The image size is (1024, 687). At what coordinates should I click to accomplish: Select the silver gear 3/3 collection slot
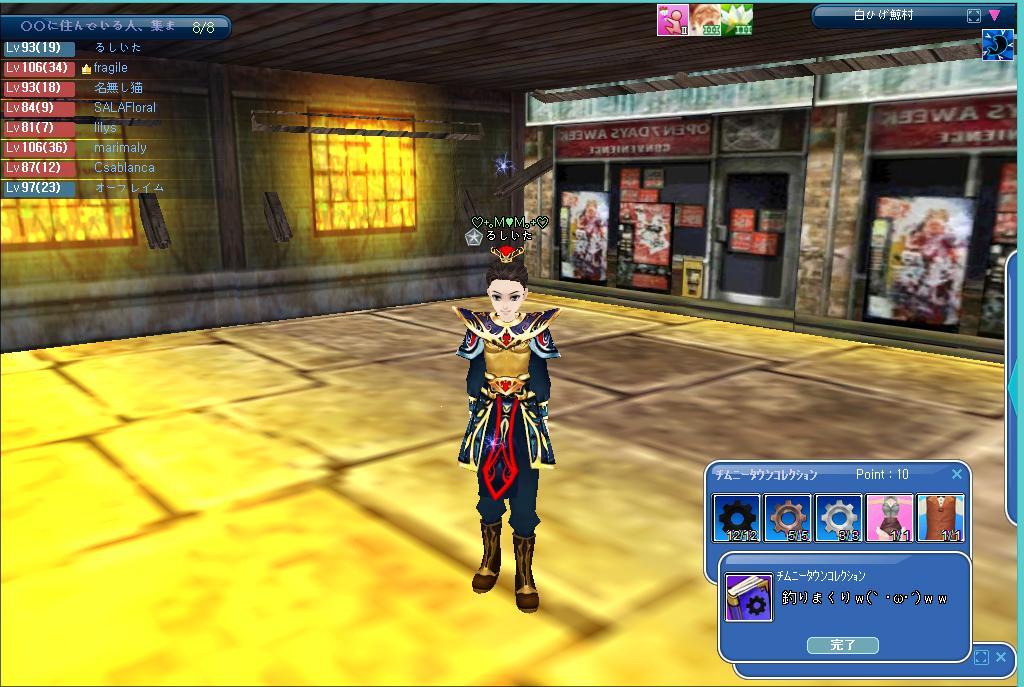pos(839,518)
